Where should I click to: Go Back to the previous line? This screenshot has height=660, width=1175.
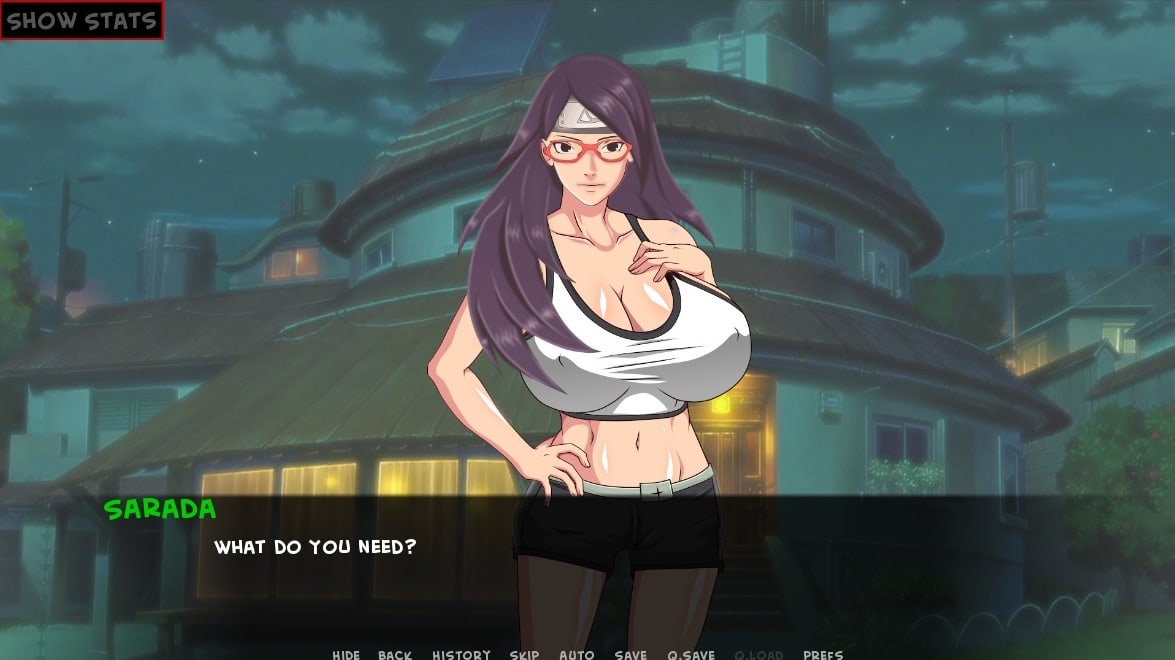(x=395, y=655)
